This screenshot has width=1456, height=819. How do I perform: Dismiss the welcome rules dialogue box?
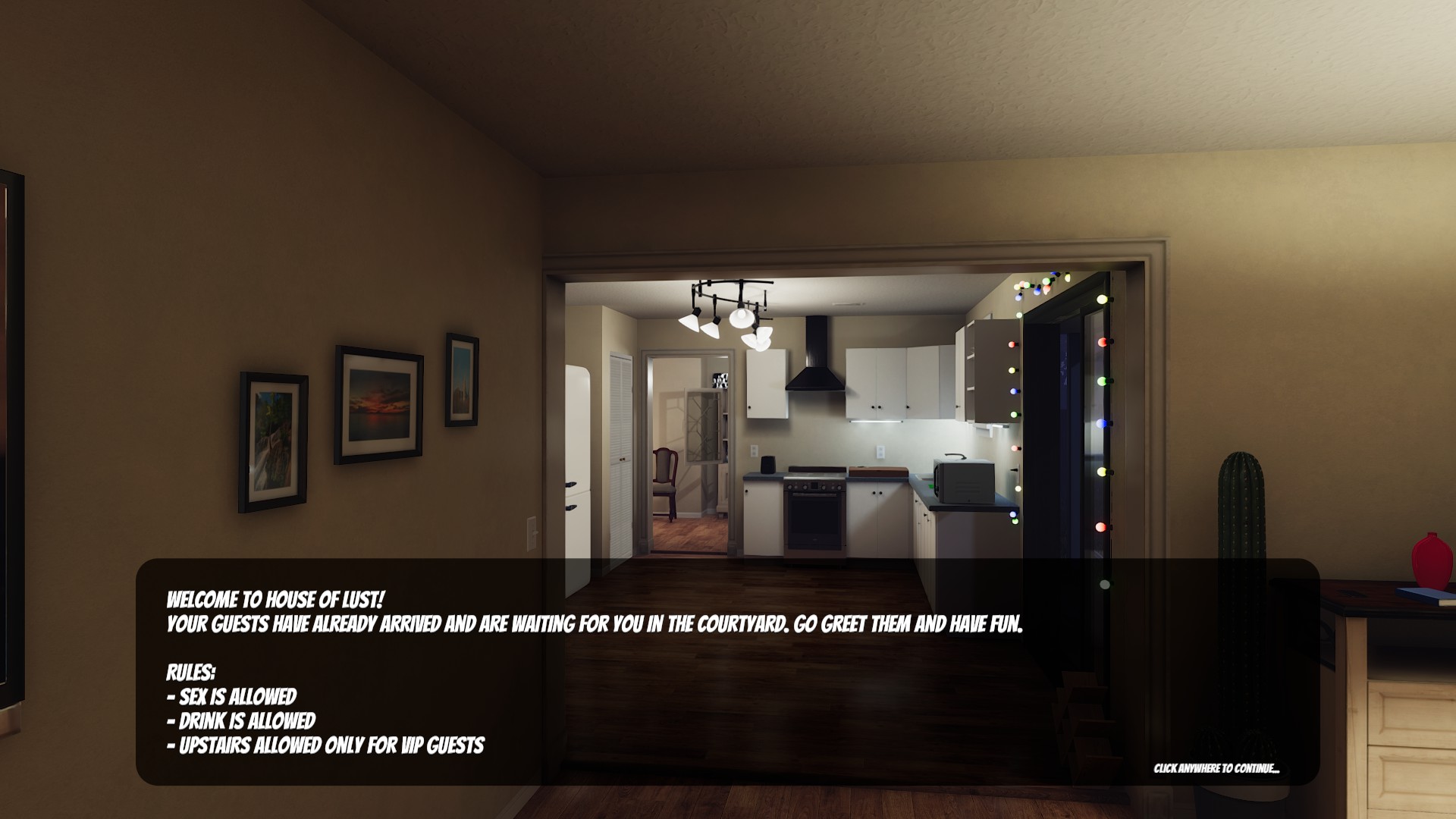[x=726, y=672]
